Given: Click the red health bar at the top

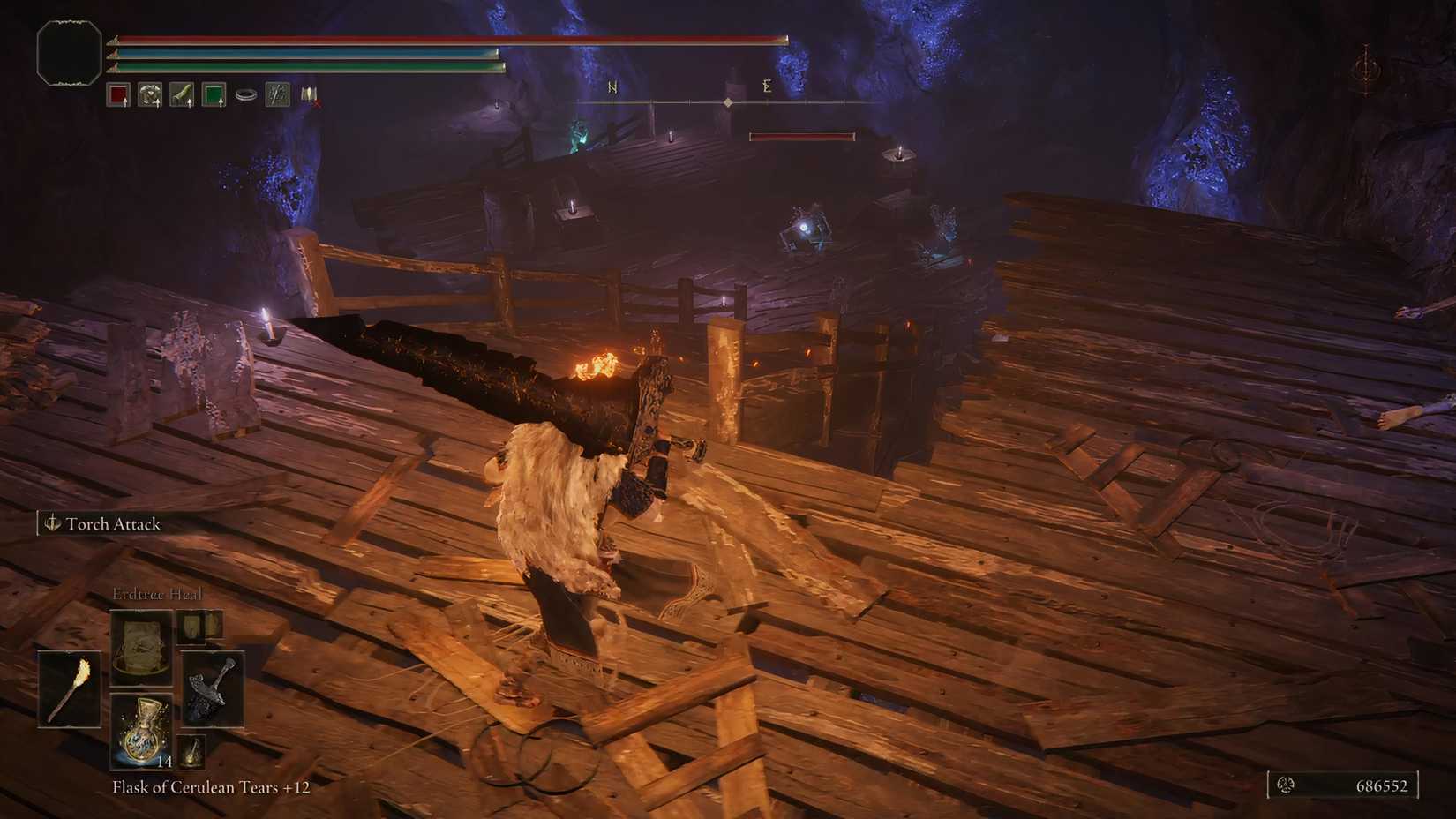Looking at the screenshot, I should pyautogui.click(x=441, y=38).
